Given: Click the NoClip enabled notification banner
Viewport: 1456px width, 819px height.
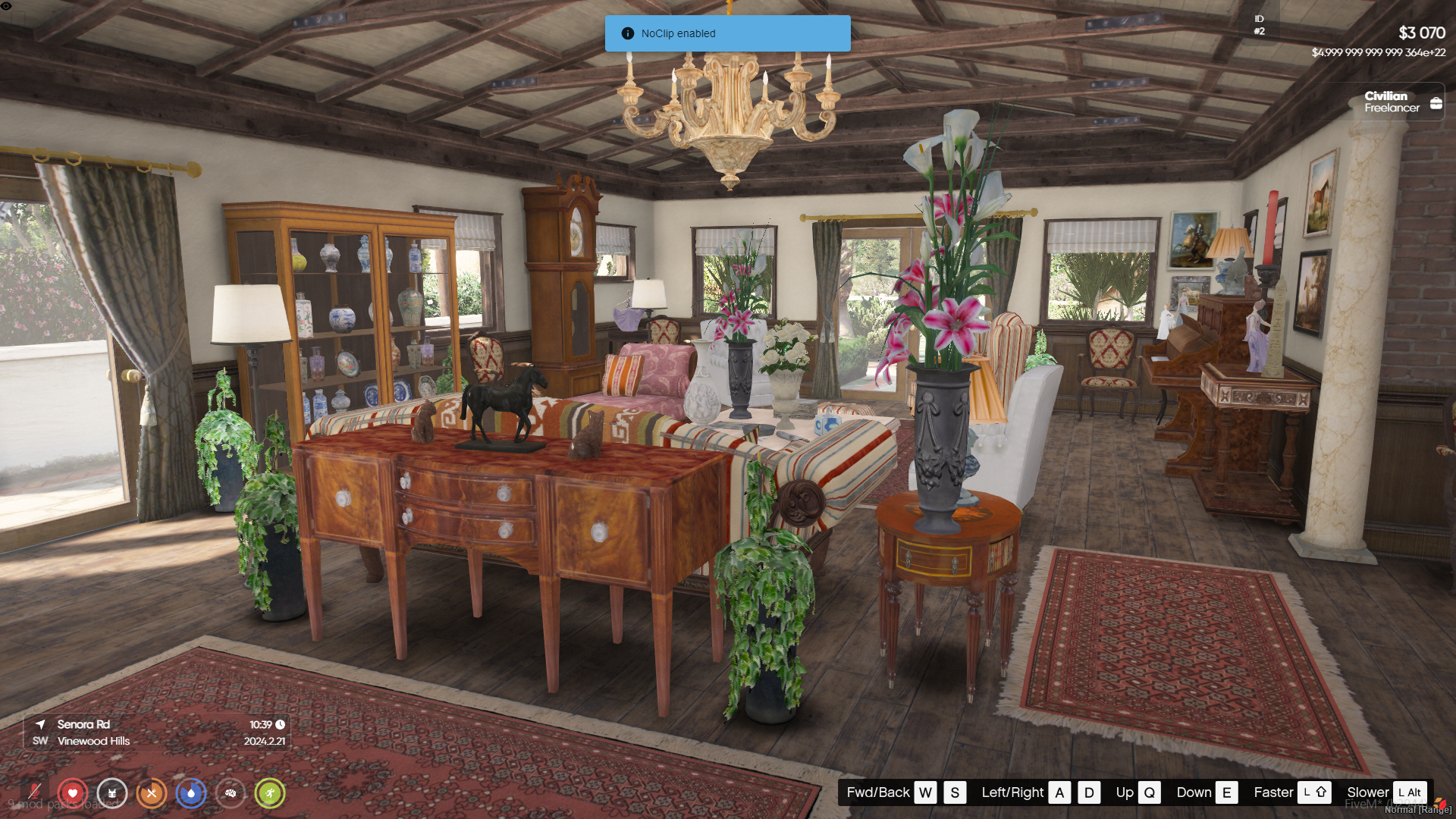Looking at the screenshot, I should click(x=727, y=33).
